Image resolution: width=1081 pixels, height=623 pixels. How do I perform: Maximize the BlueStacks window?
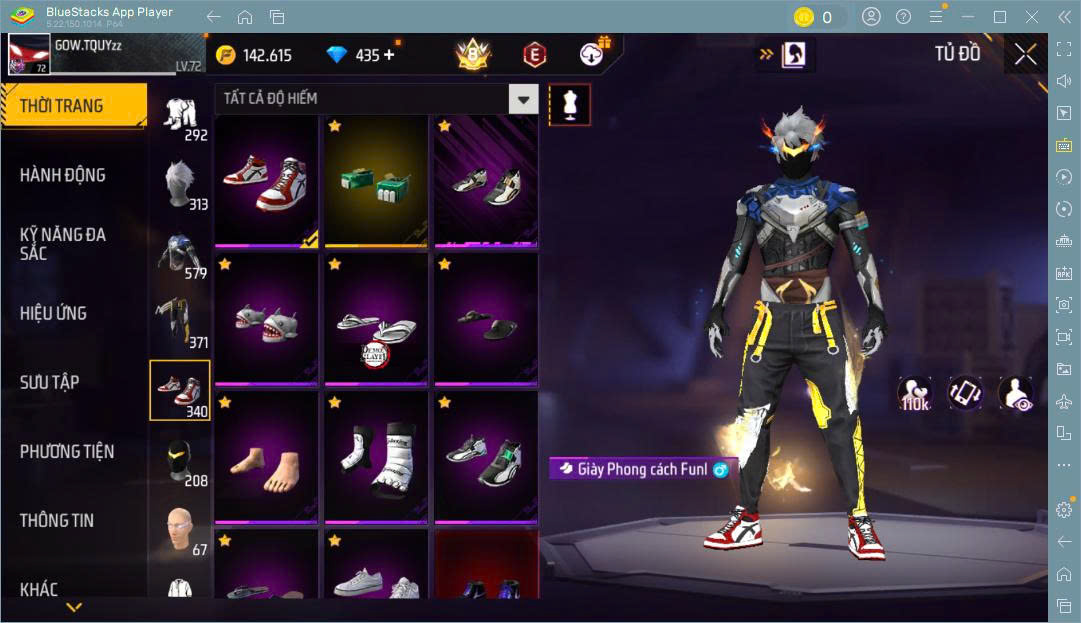[x=999, y=17]
